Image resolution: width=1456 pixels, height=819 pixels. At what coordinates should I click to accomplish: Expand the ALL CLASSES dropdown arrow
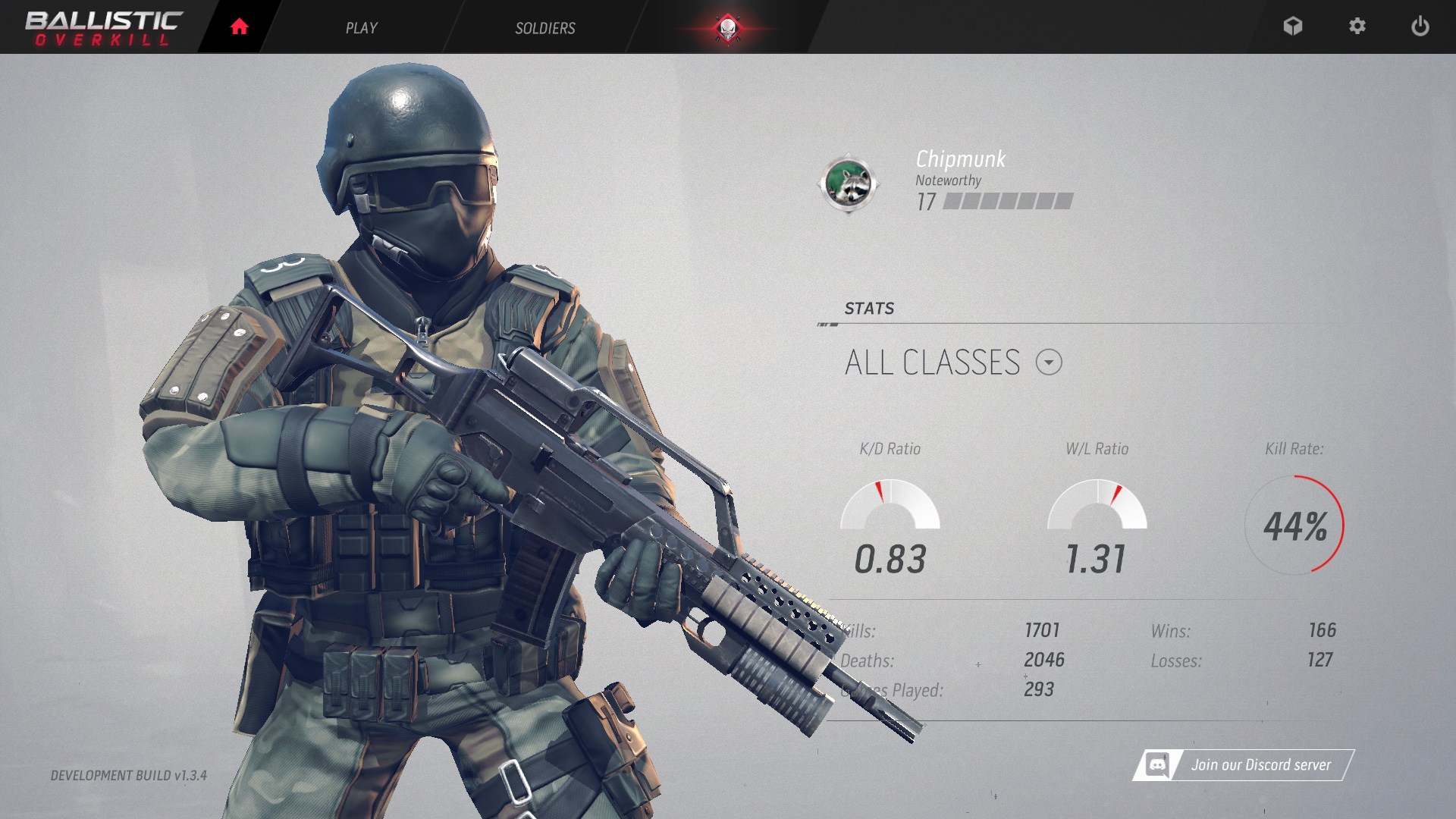pos(1050,362)
